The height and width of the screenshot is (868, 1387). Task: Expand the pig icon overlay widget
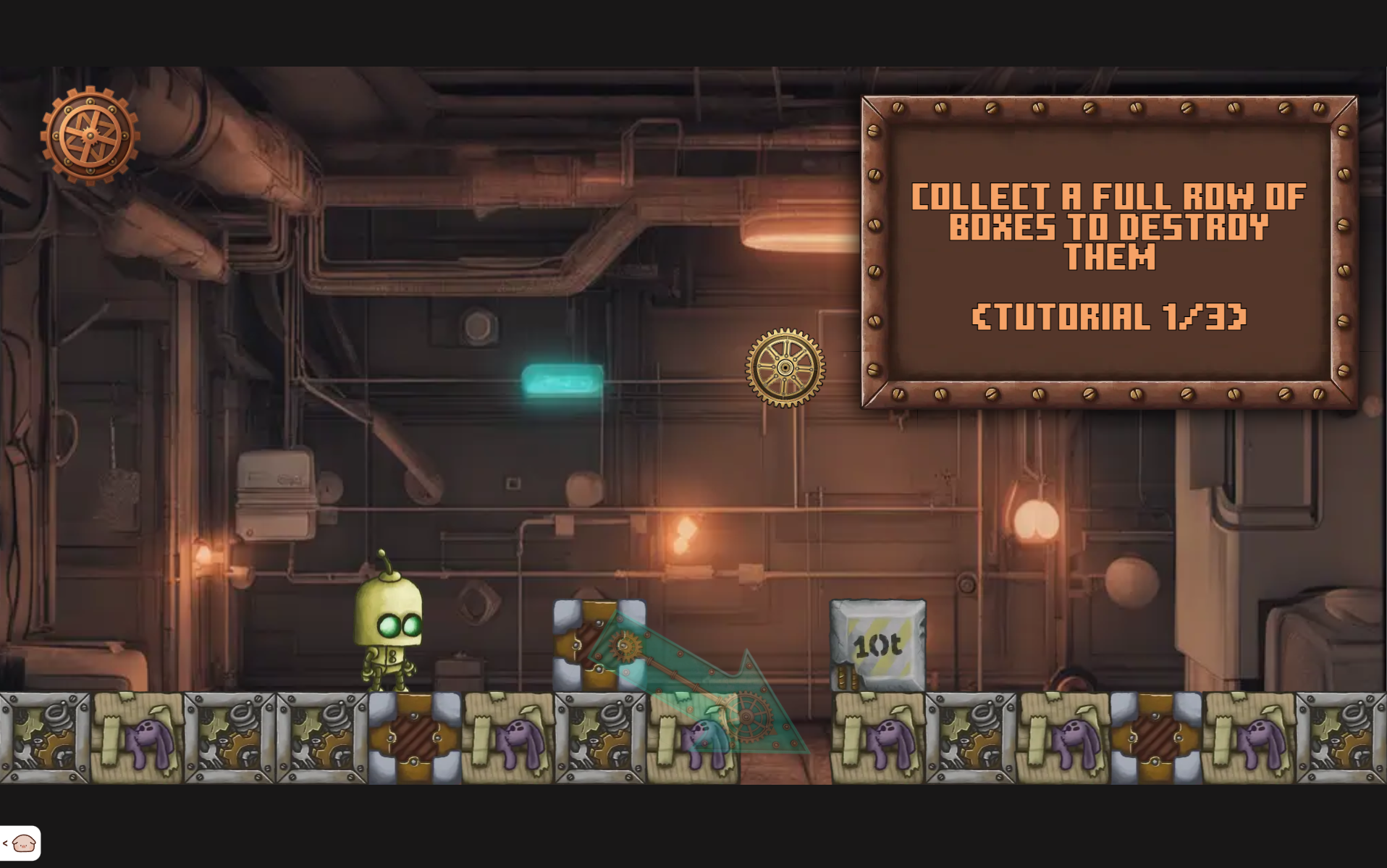(20, 843)
